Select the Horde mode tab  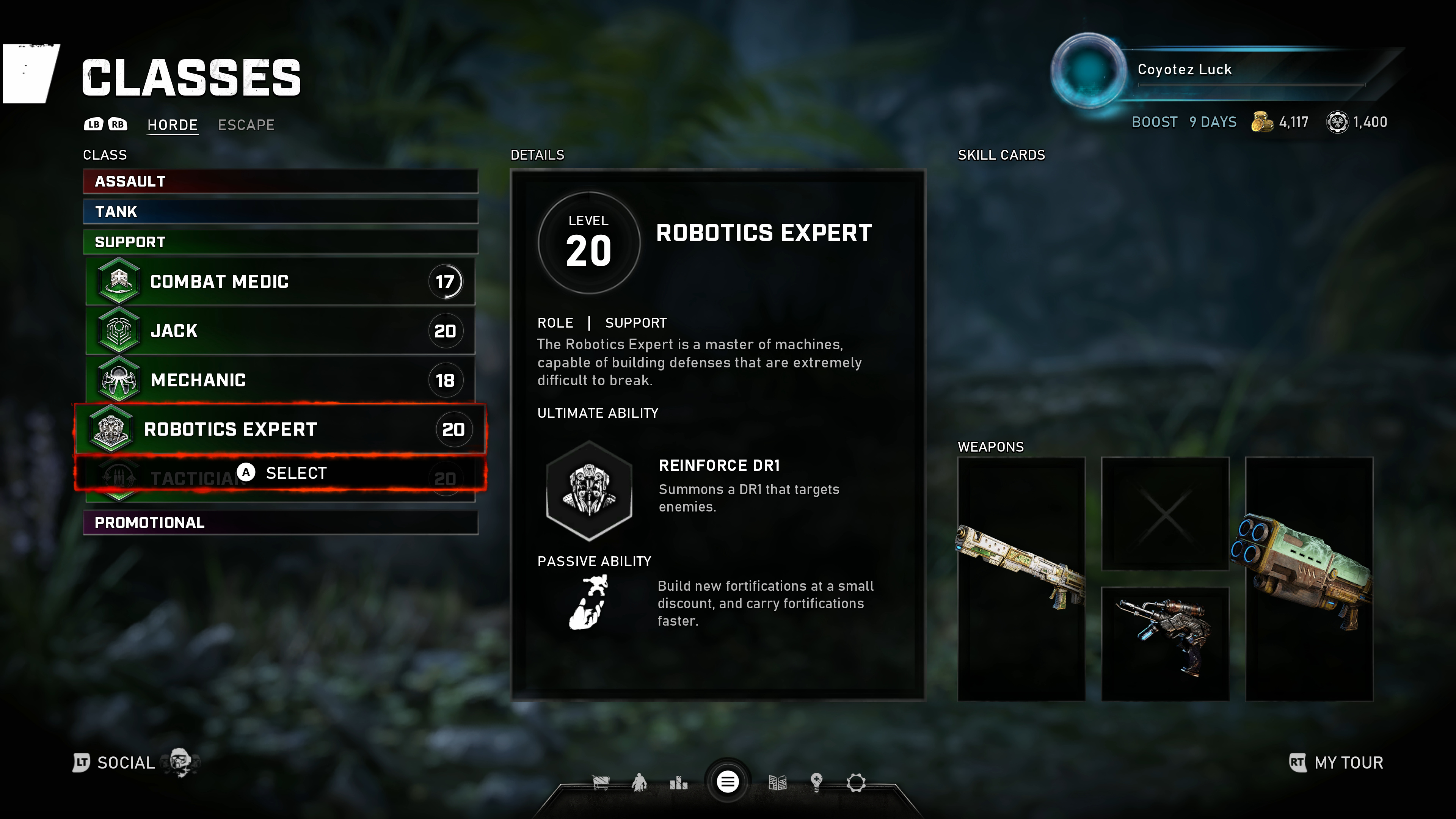pos(173,125)
